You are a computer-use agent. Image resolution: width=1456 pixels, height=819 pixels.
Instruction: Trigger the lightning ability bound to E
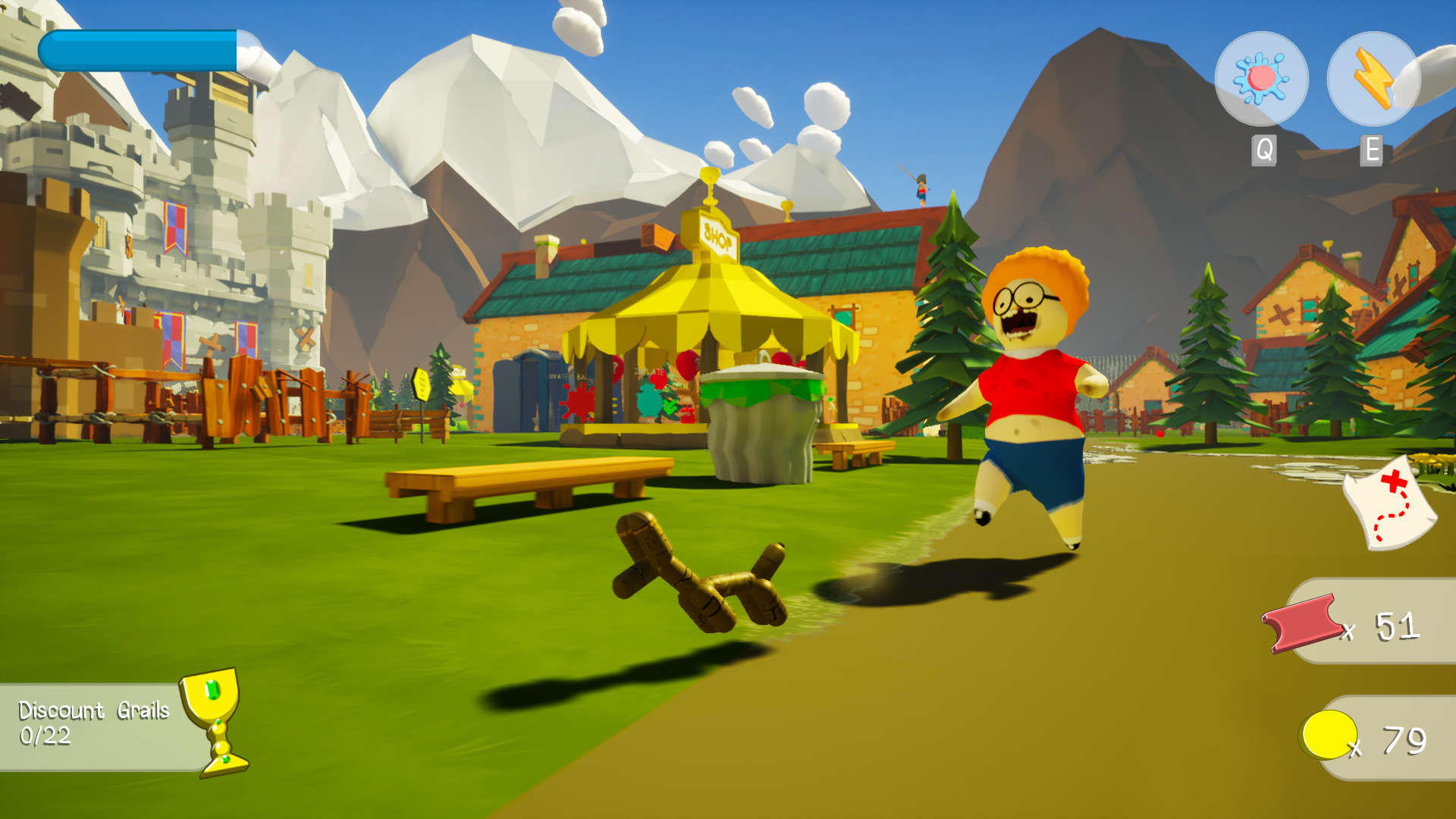coord(1373,80)
